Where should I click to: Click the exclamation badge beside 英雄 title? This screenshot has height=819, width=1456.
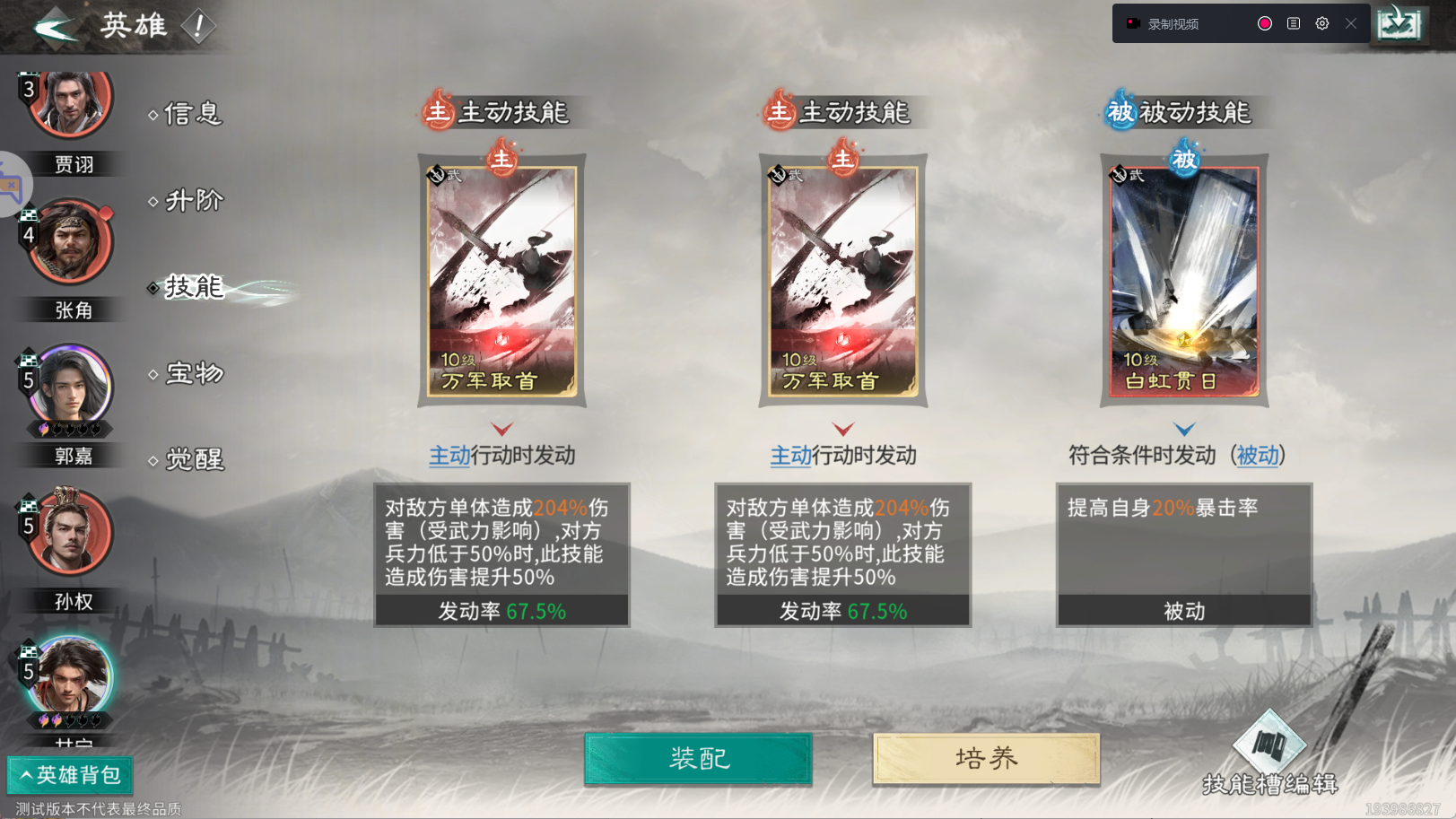pyautogui.click(x=196, y=26)
